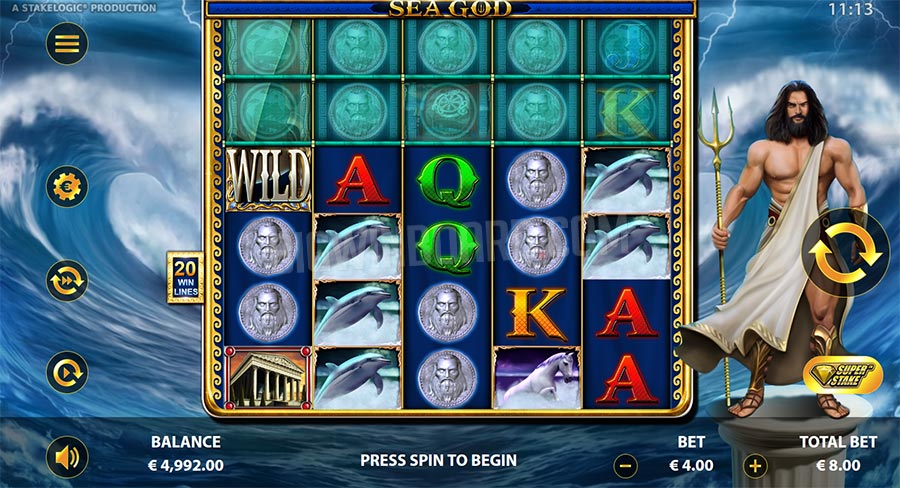Activate the autoplay button
Screen dimensions: 900x488
tap(67, 372)
